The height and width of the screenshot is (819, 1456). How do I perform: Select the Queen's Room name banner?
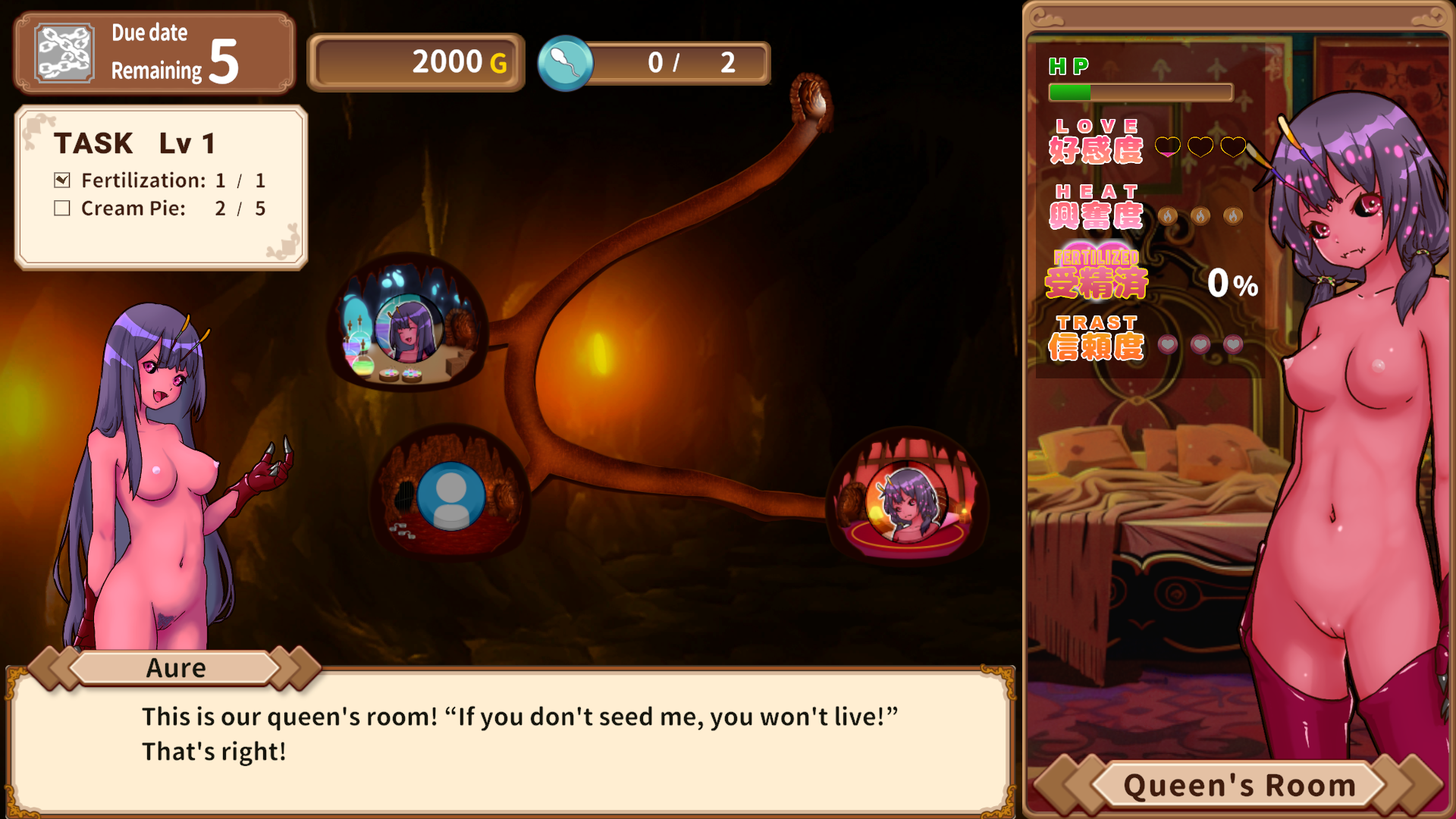coord(1238,786)
